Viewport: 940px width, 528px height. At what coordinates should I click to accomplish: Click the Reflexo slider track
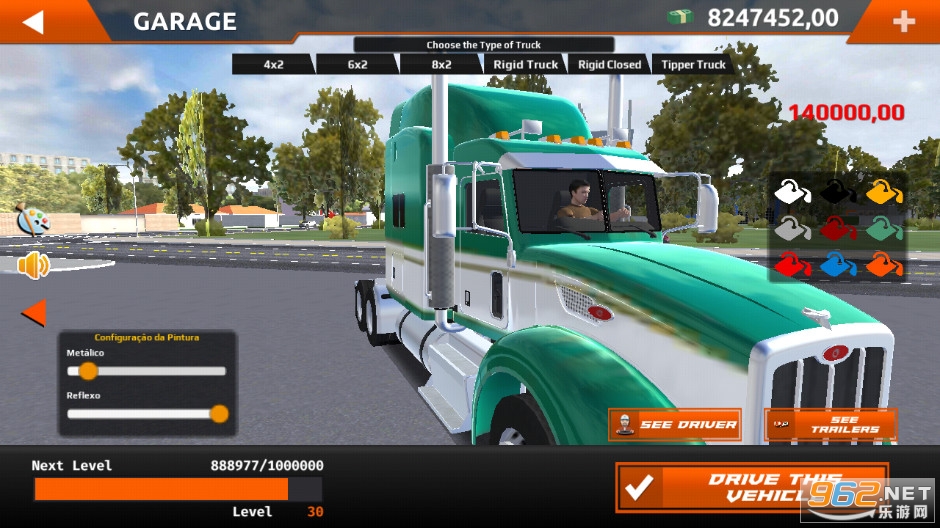coord(146,414)
